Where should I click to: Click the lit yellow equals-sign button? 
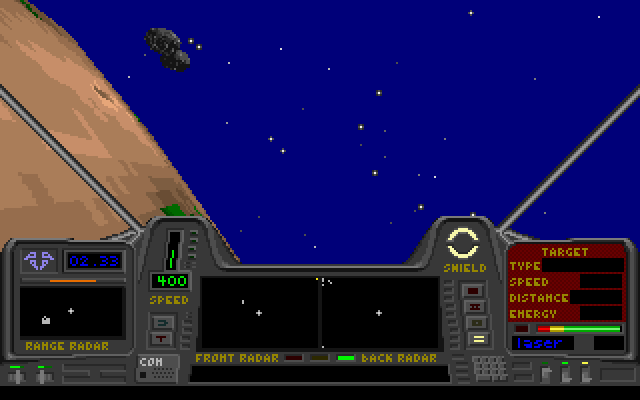pos(476,339)
